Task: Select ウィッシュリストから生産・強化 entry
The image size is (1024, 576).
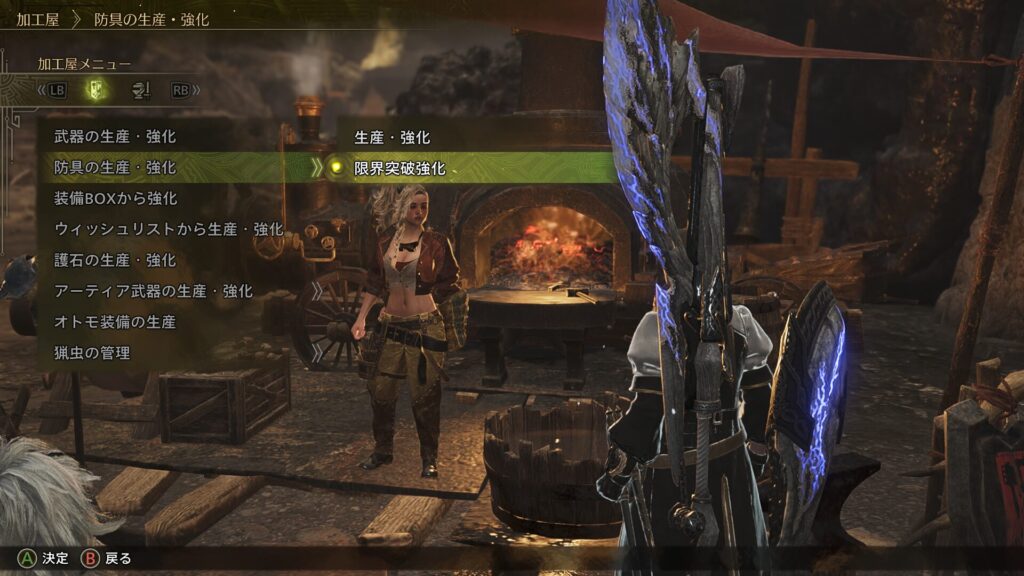Action: [x=168, y=229]
